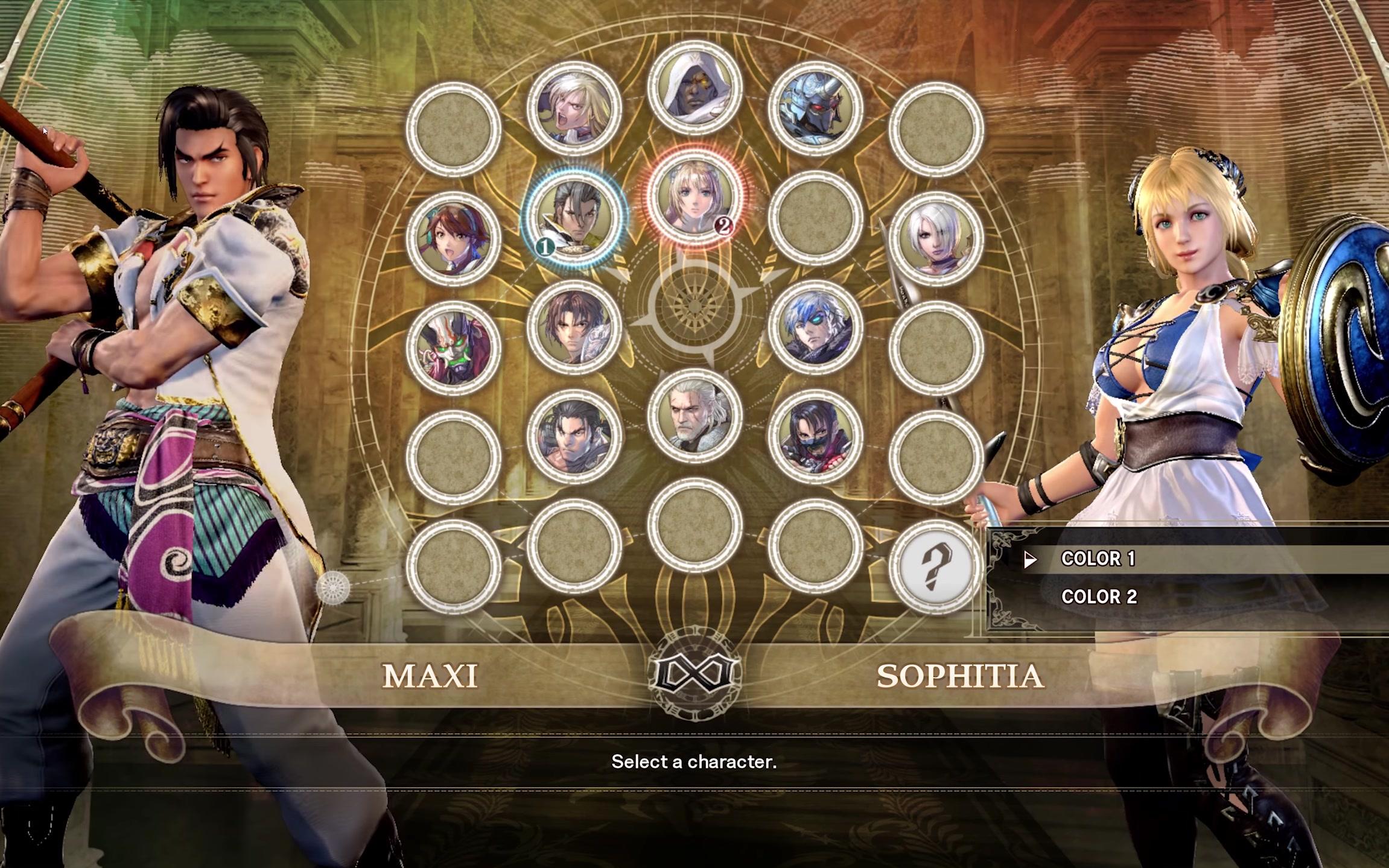Select Maxi's character portrait

tap(574, 217)
